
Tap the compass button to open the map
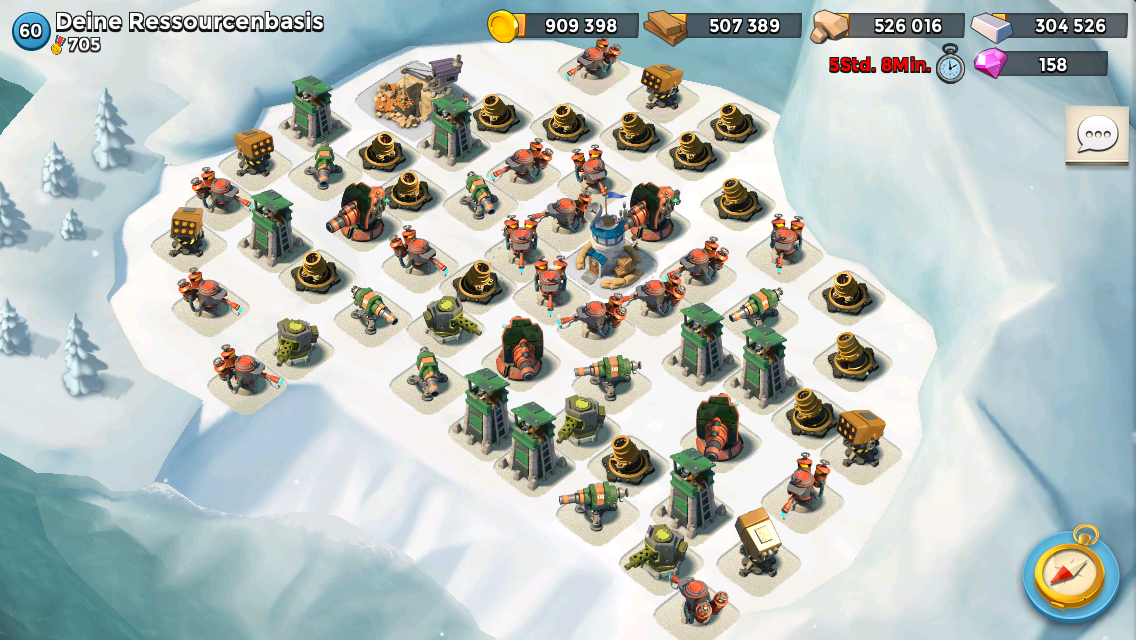pyautogui.click(x=1070, y=573)
